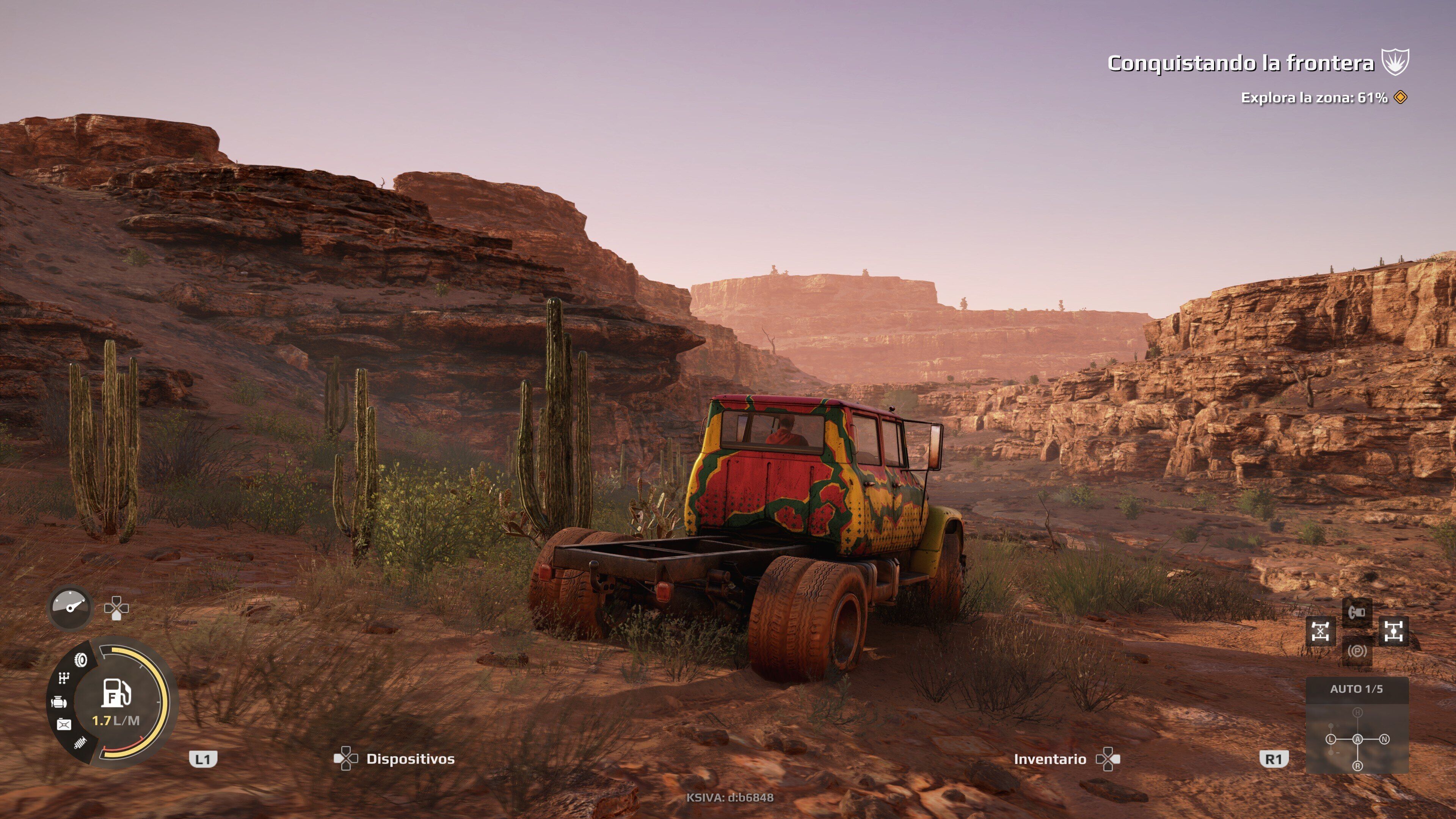Shift to the R reverse gear
The width and height of the screenshot is (1456, 819).
[x=1357, y=766]
